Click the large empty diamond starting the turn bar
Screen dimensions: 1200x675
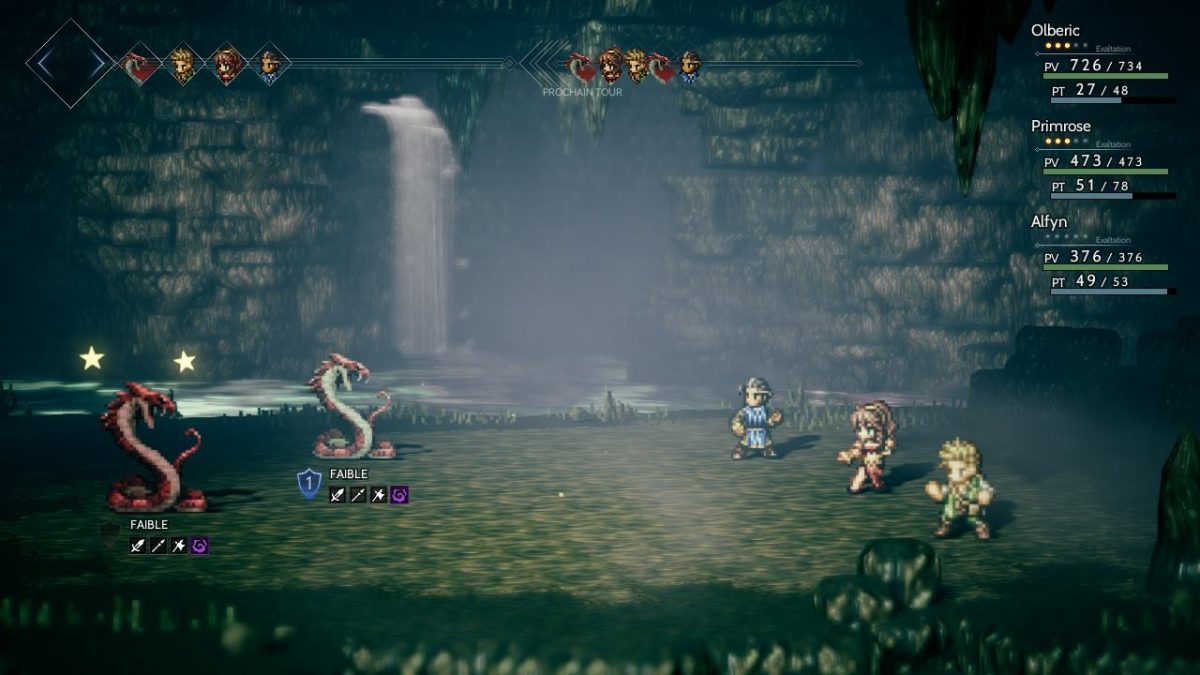[69, 64]
